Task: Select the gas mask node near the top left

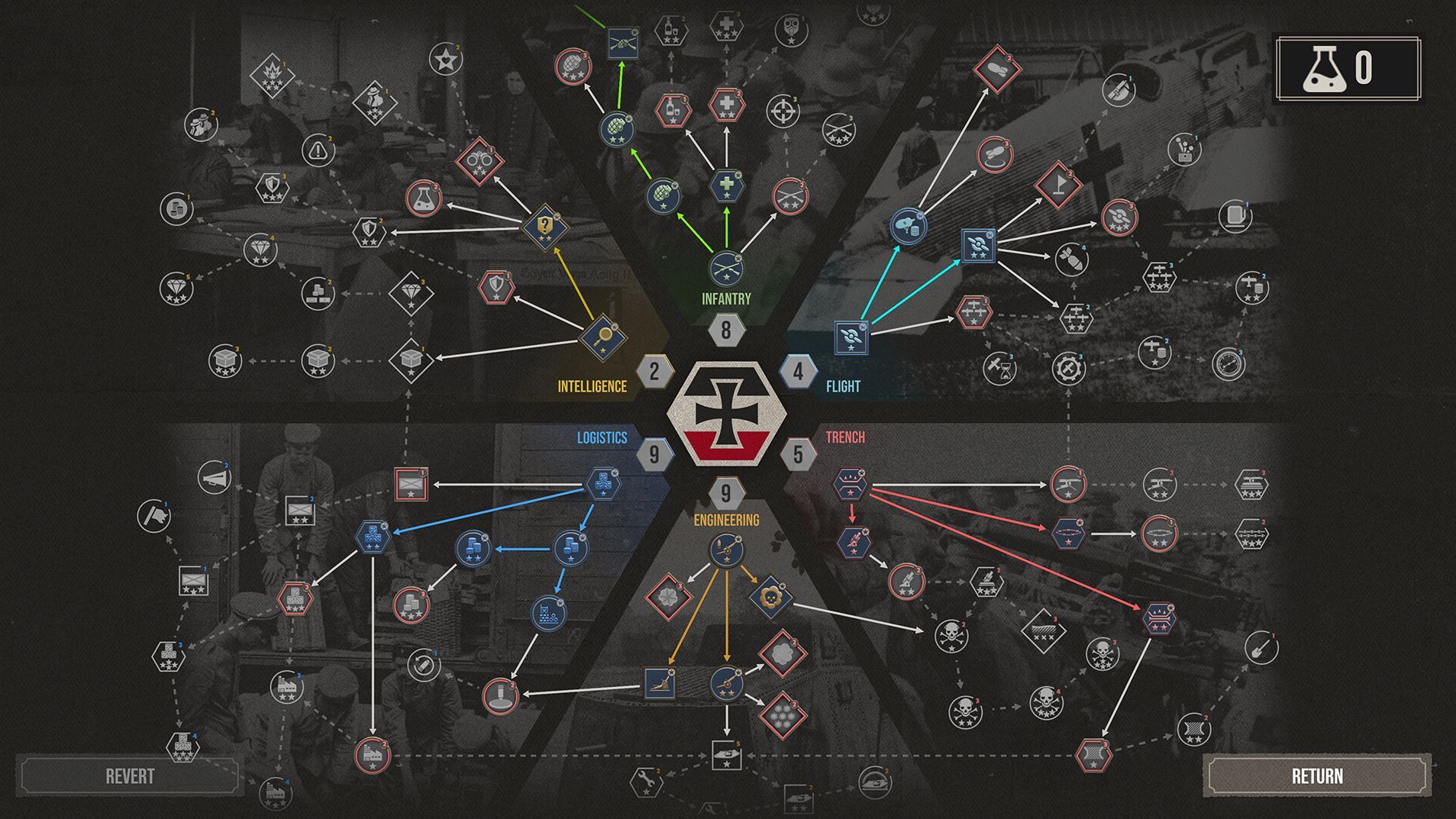Action: [x=790, y=29]
